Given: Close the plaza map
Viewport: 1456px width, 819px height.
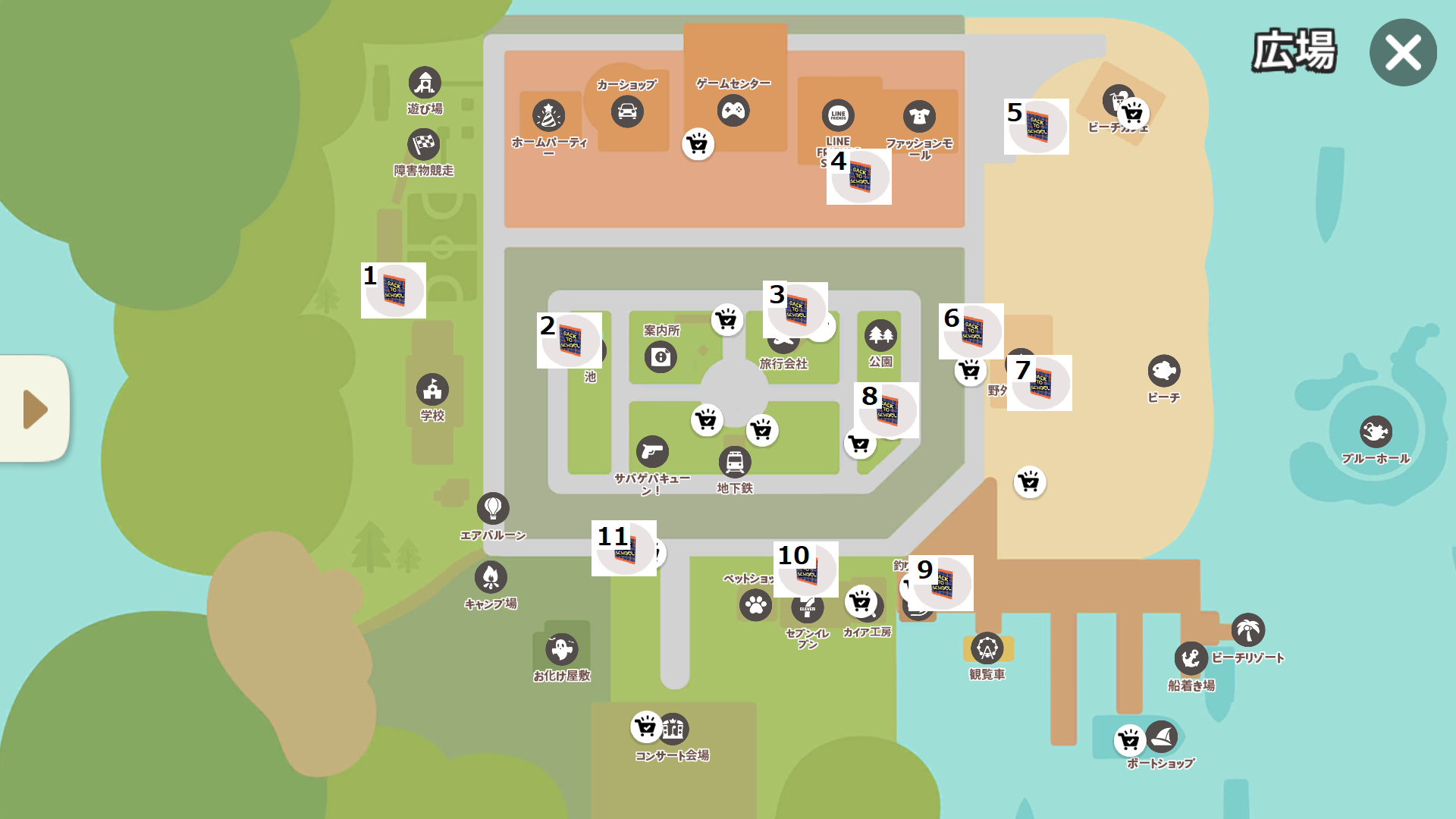Looking at the screenshot, I should (x=1402, y=53).
